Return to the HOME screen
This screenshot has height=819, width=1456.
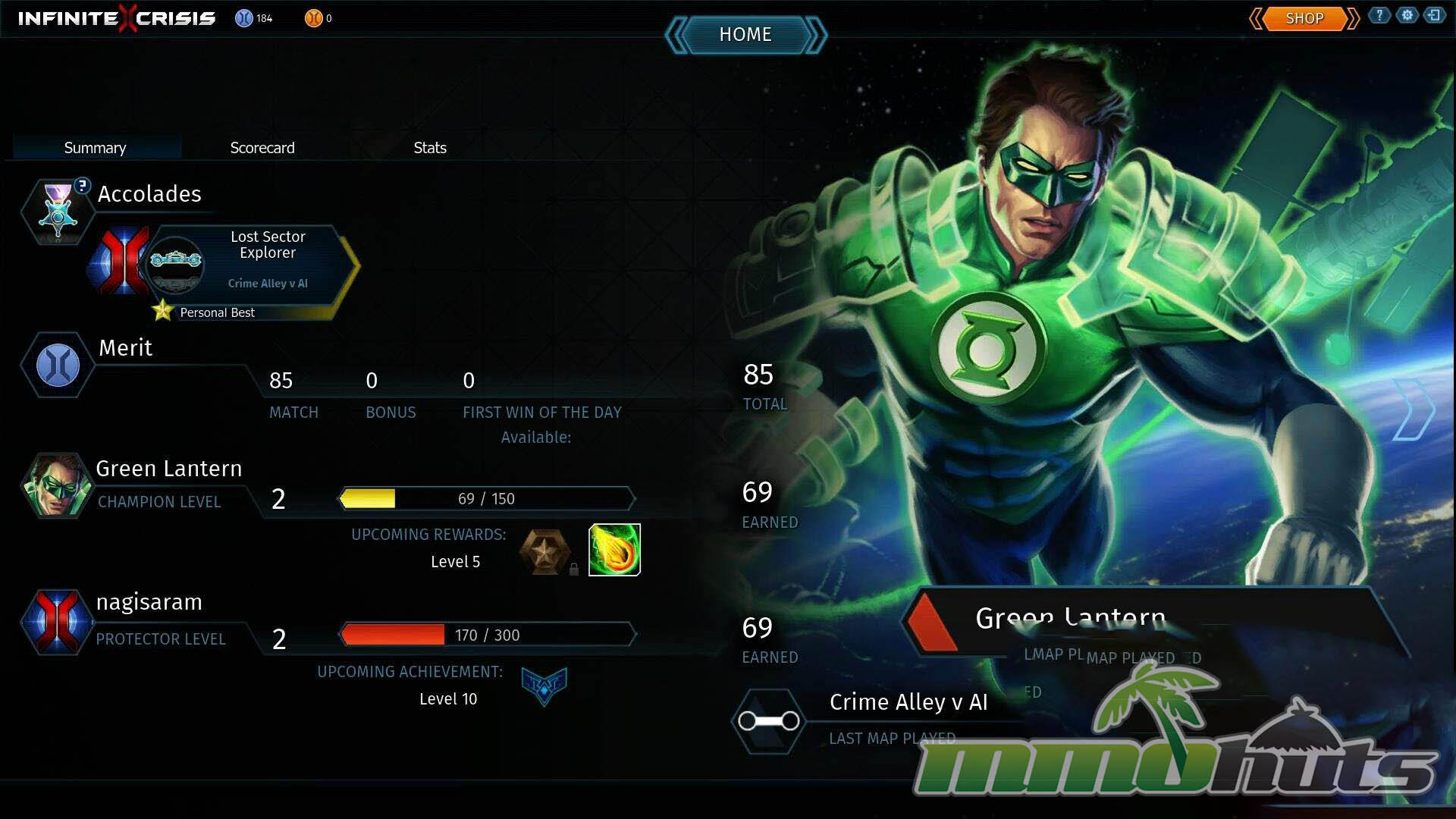745,35
